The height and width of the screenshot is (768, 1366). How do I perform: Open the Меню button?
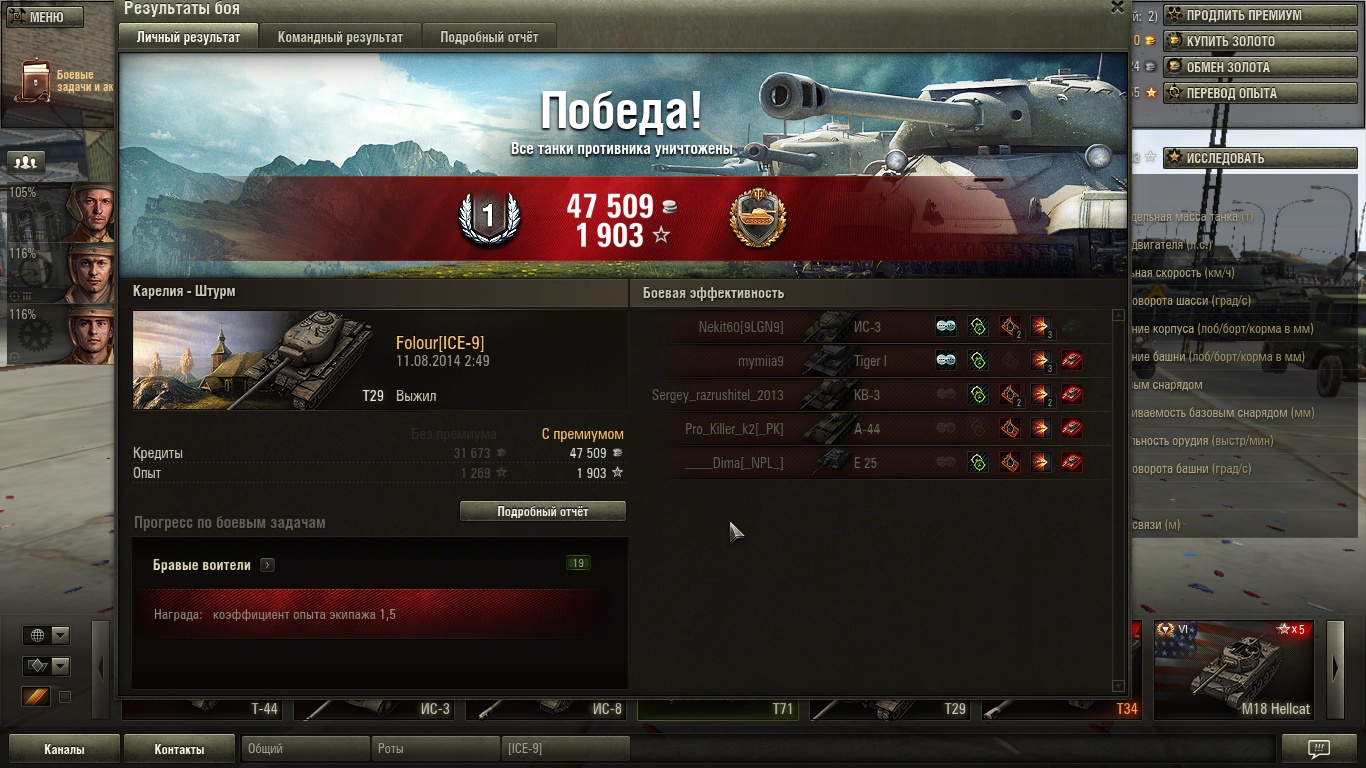coord(46,17)
